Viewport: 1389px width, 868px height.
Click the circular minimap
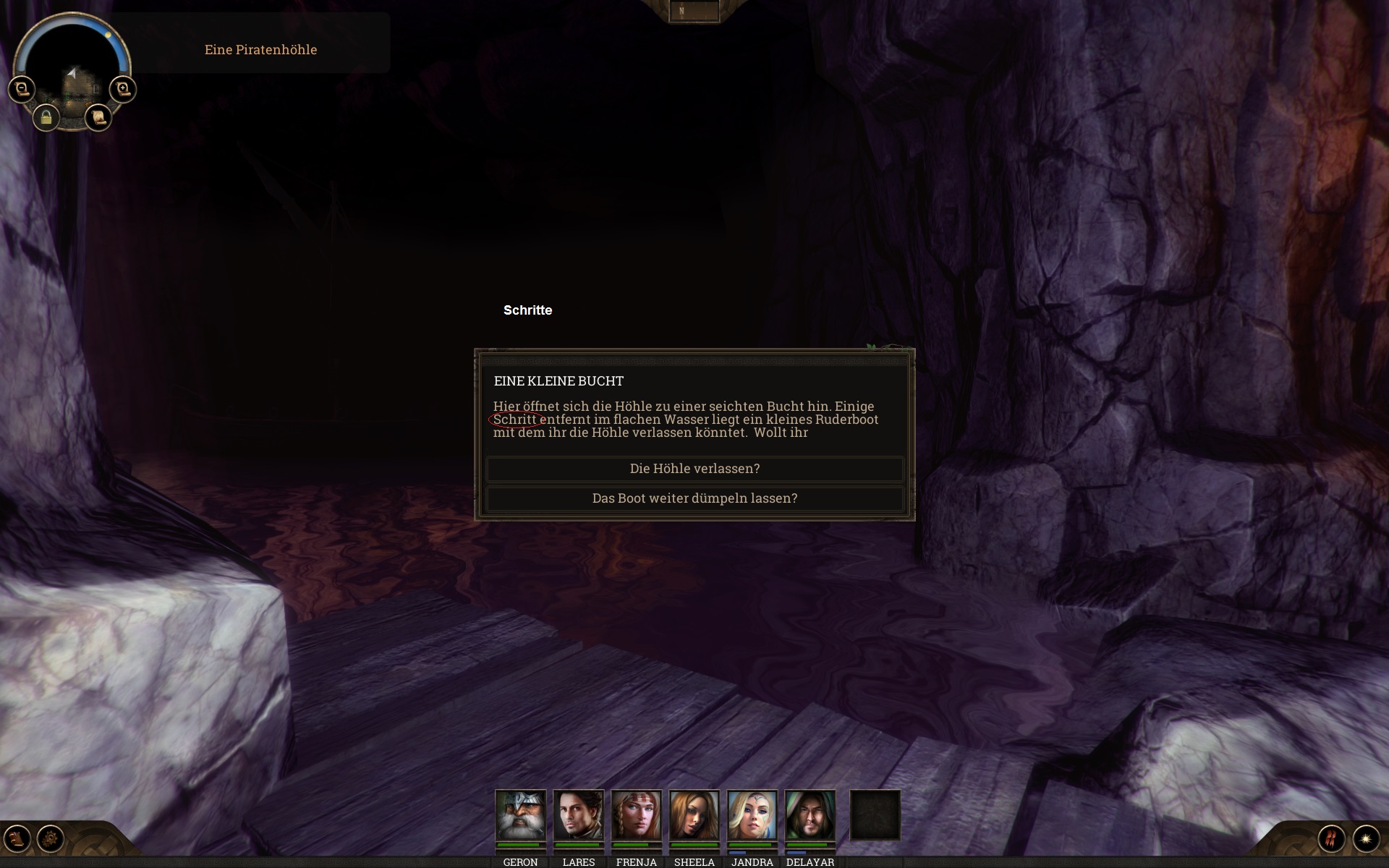(72, 65)
